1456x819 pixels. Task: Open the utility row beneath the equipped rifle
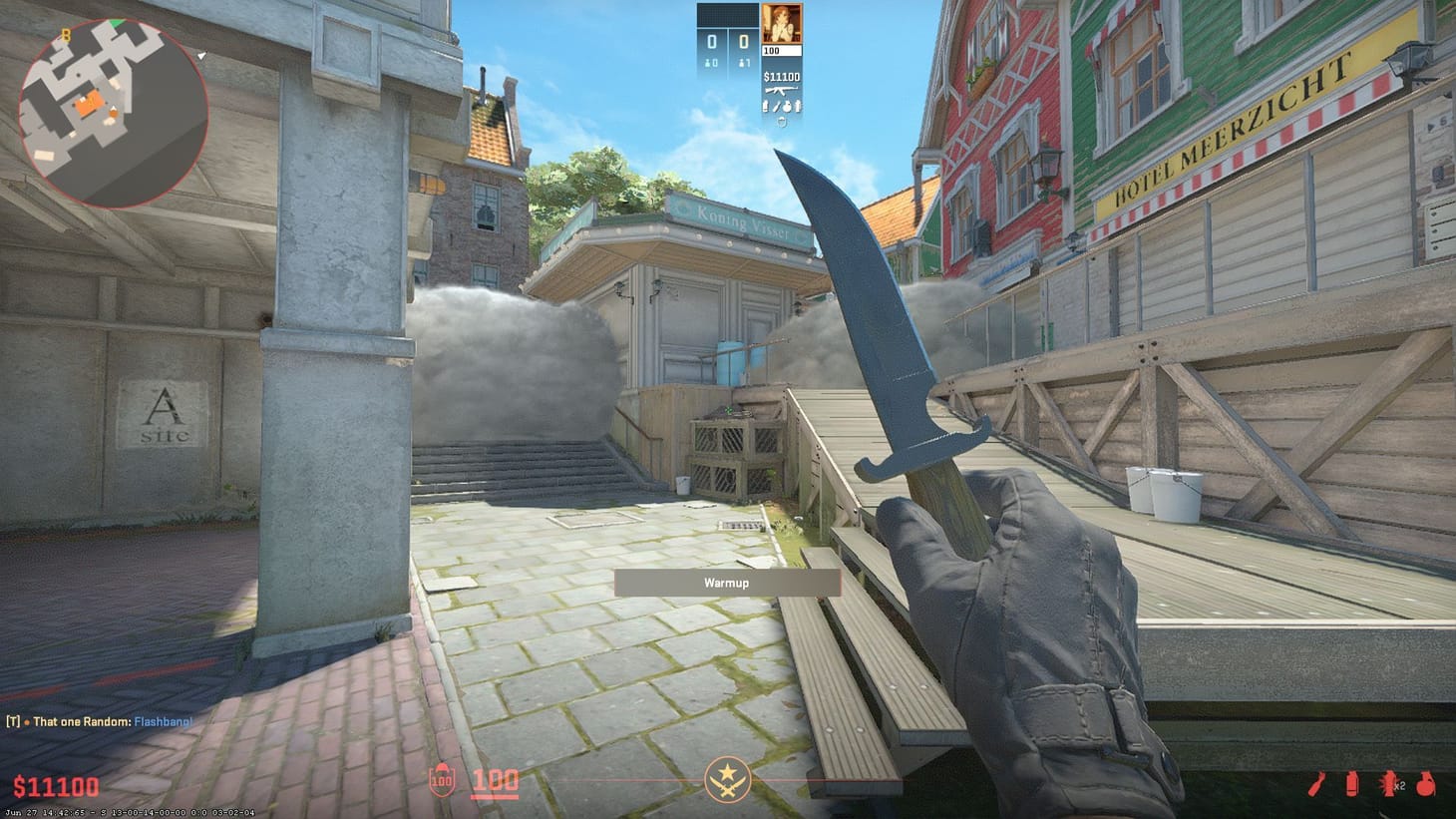[782, 104]
